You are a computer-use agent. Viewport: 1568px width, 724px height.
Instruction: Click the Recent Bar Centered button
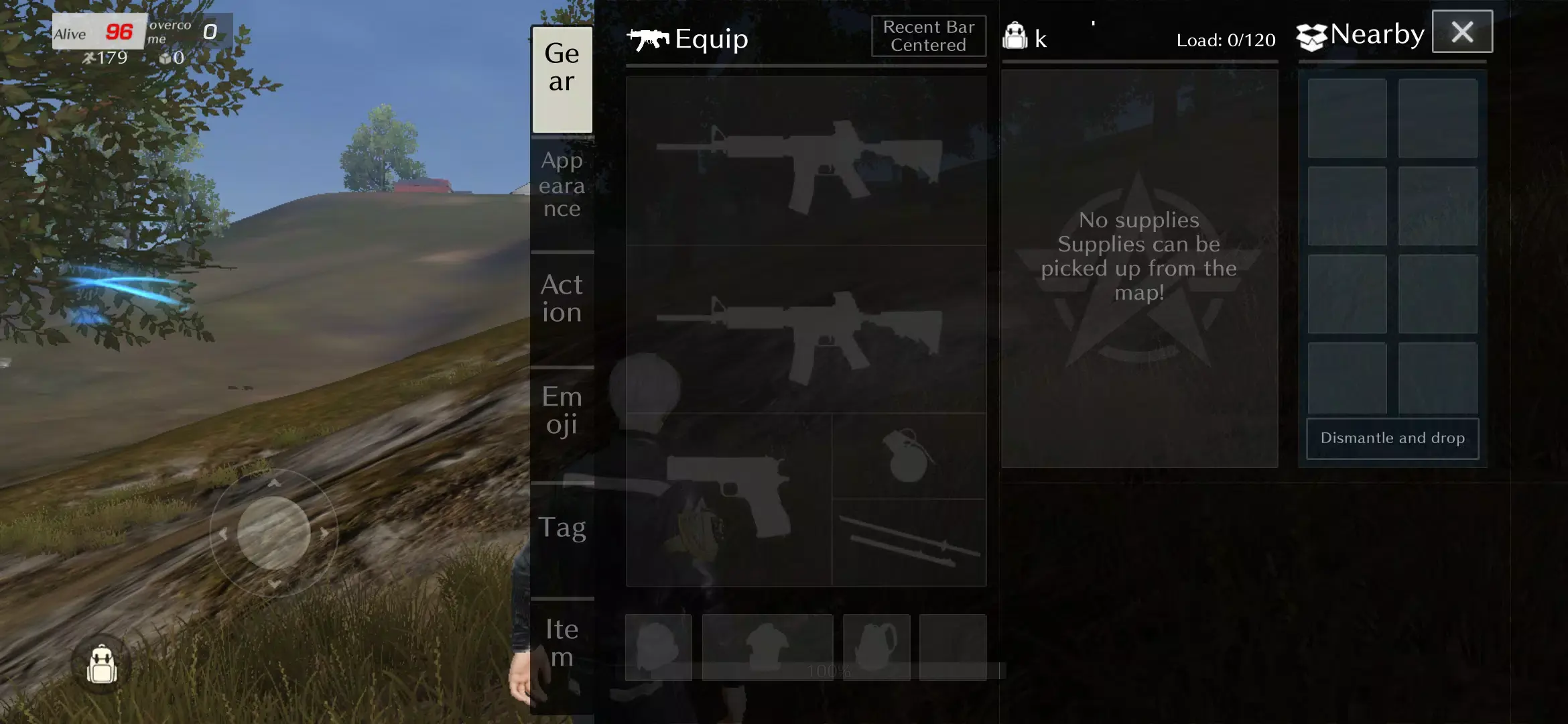(x=927, y=36)
